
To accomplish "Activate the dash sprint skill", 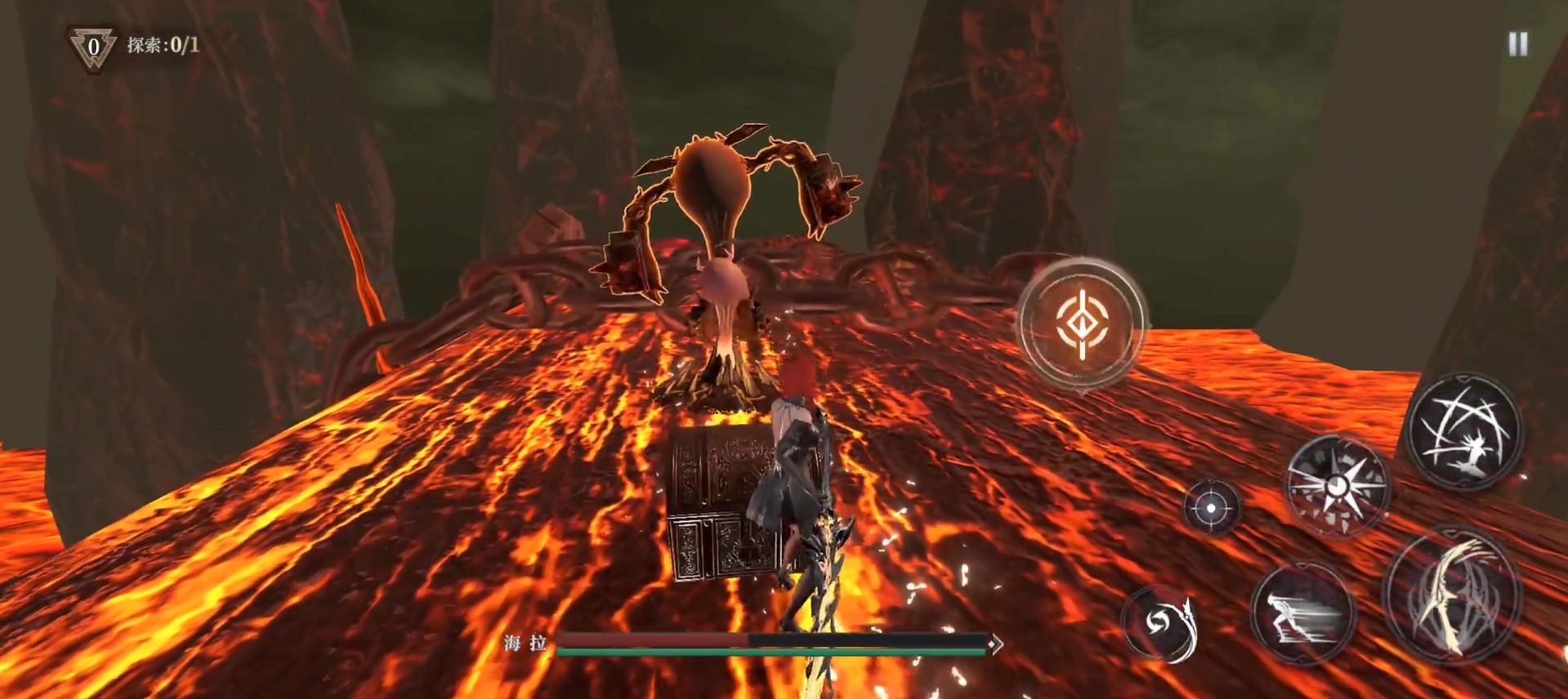I will 1302,614.
